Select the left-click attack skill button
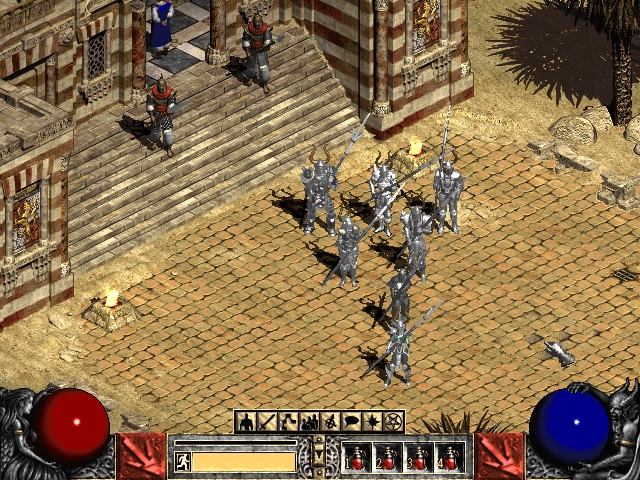 pos(141,456)
